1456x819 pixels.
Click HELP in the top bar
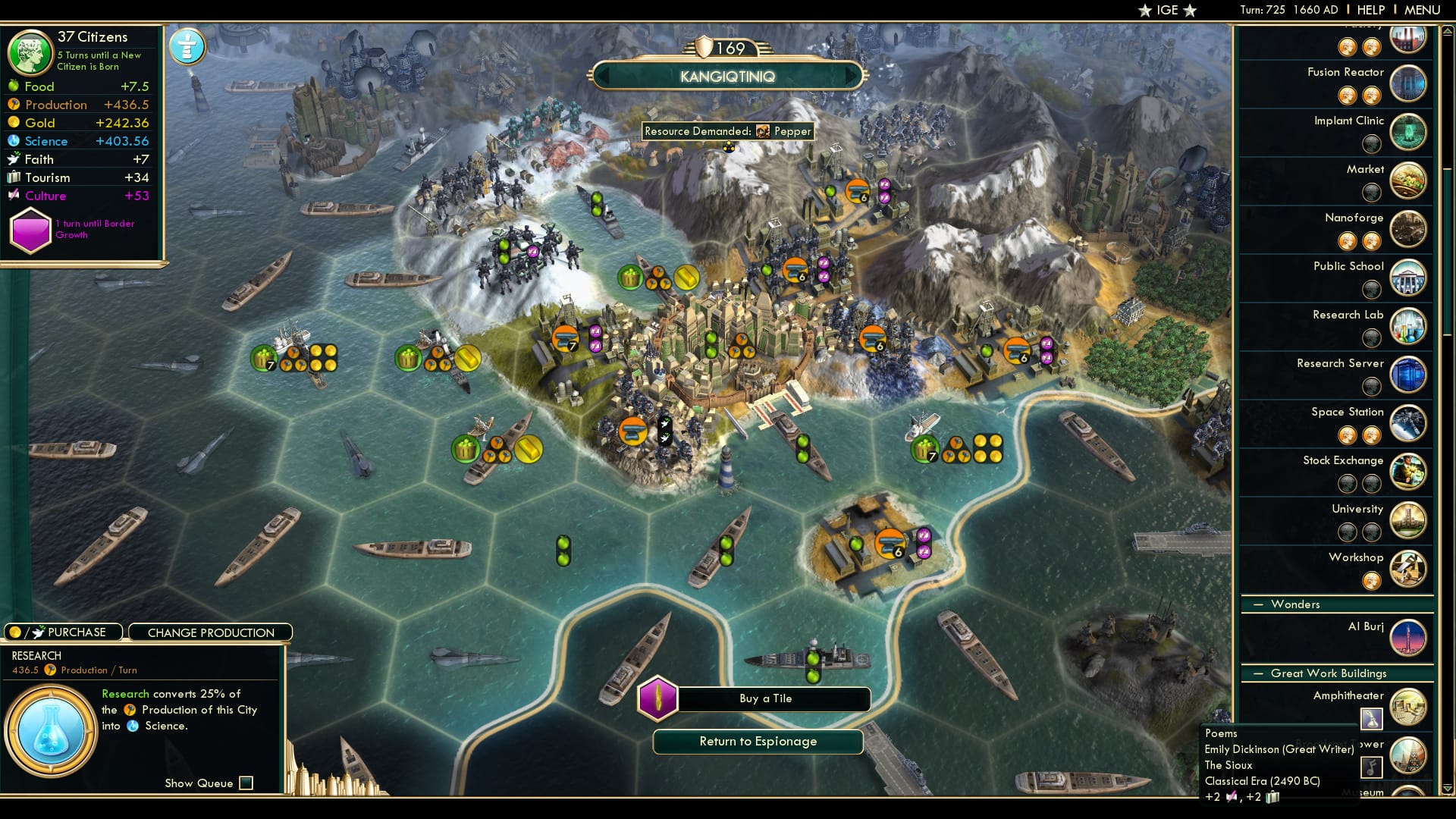[x=1370, y=10]
